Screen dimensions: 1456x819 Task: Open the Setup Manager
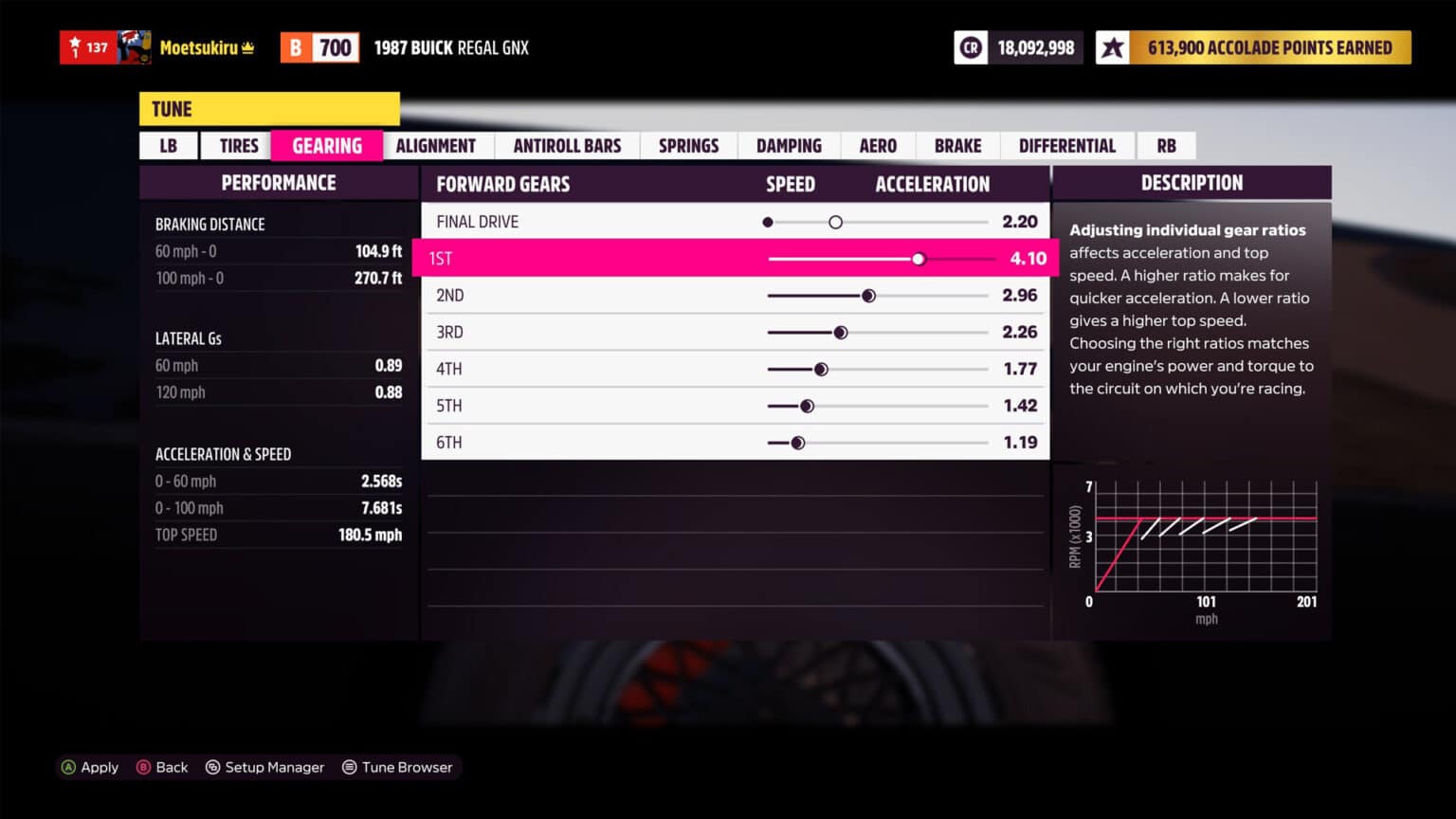pyautogui.click(x=265, y=767)
